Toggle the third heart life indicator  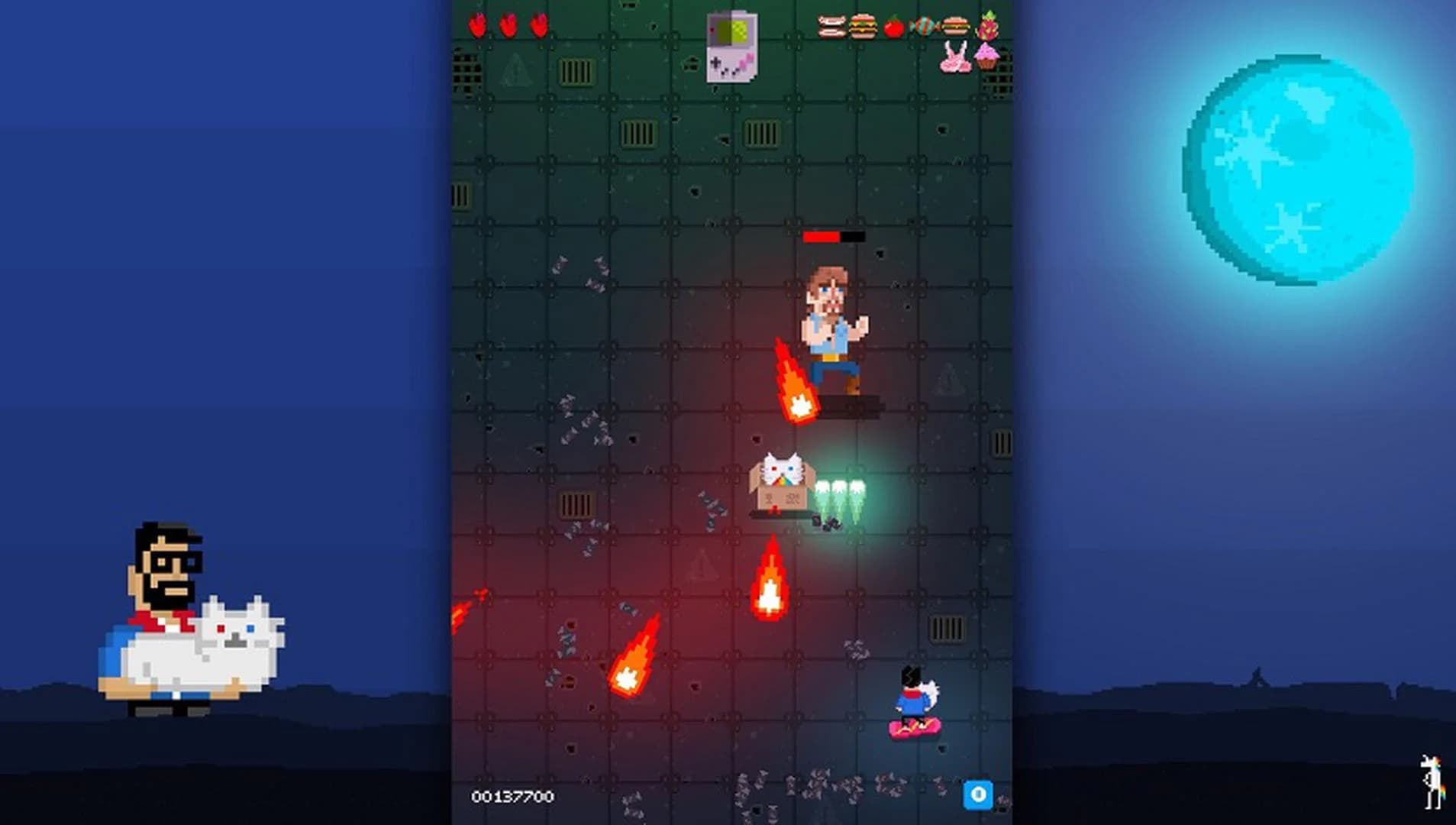(x=538, y=24)
